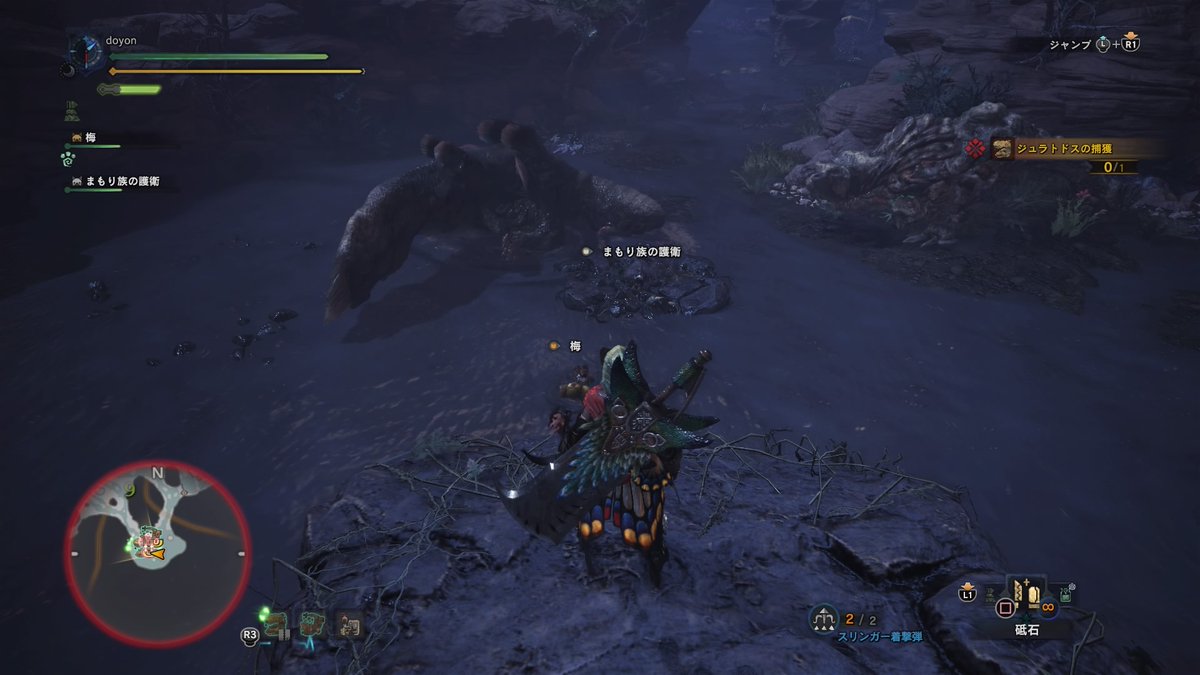Open the circular minimap
Screen dimensions: 1200x675
click(157, 552)
